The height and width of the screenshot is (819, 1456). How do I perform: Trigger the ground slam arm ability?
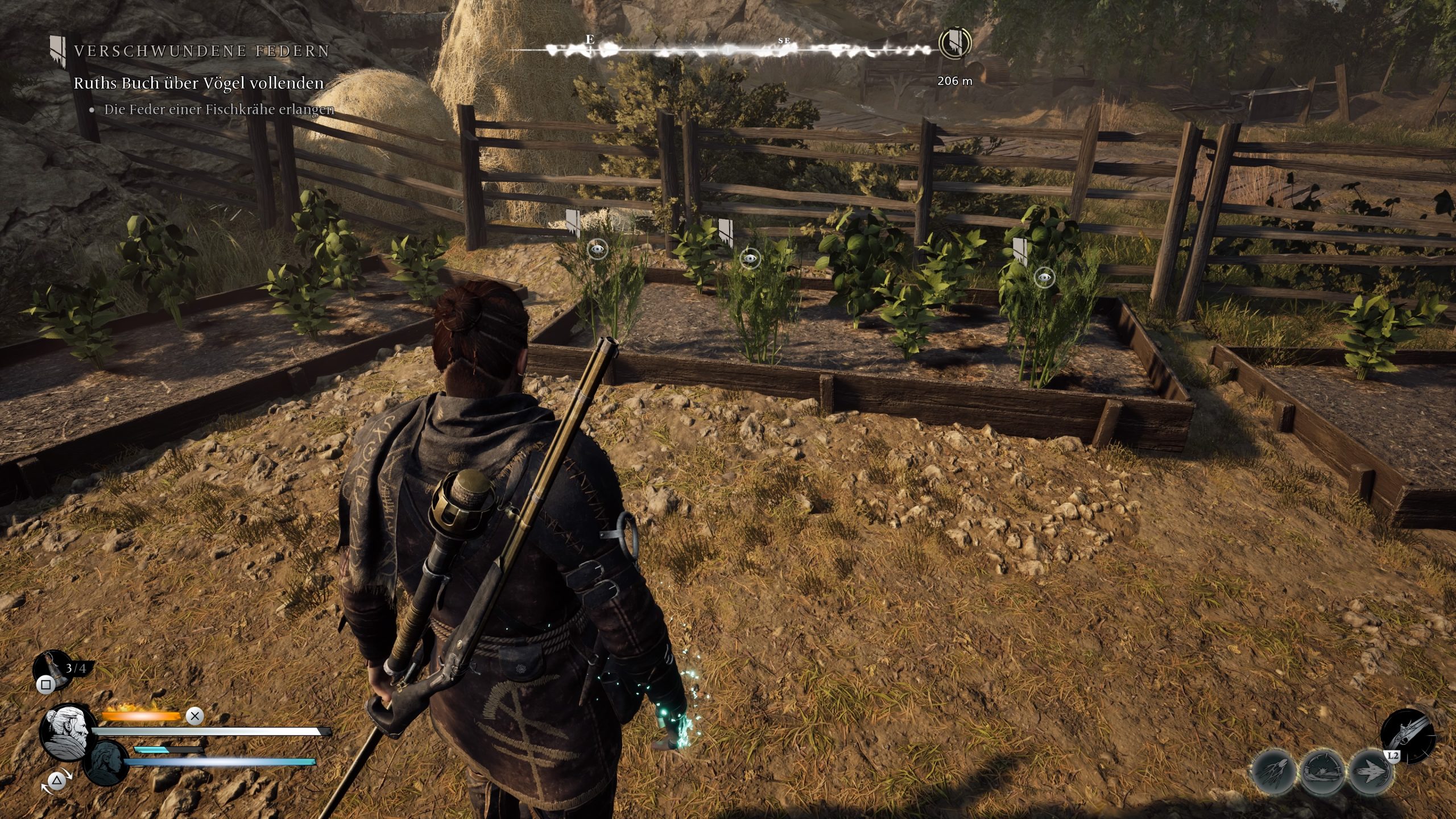pos(1324,772)
